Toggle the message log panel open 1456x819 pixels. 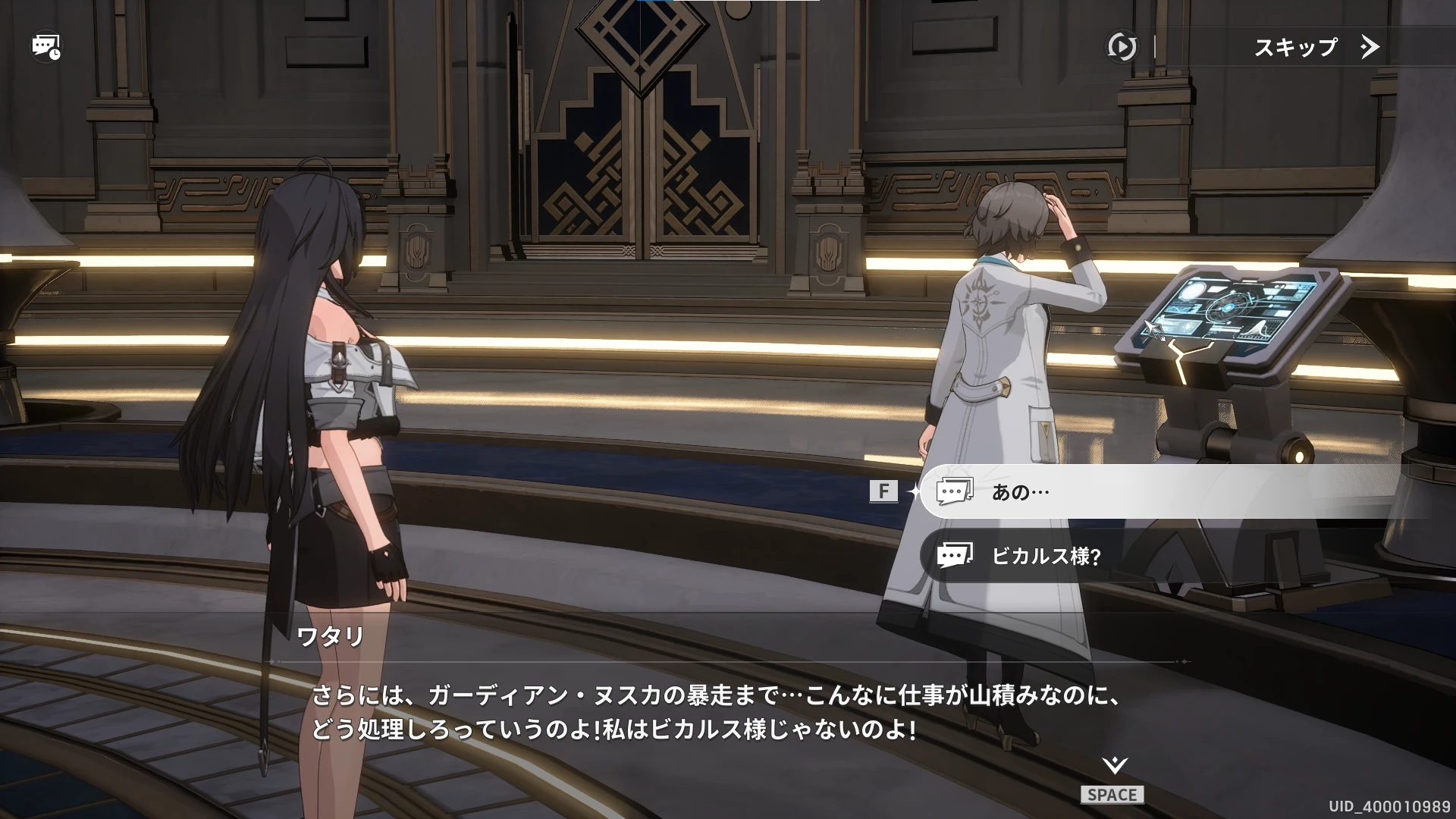43,46
